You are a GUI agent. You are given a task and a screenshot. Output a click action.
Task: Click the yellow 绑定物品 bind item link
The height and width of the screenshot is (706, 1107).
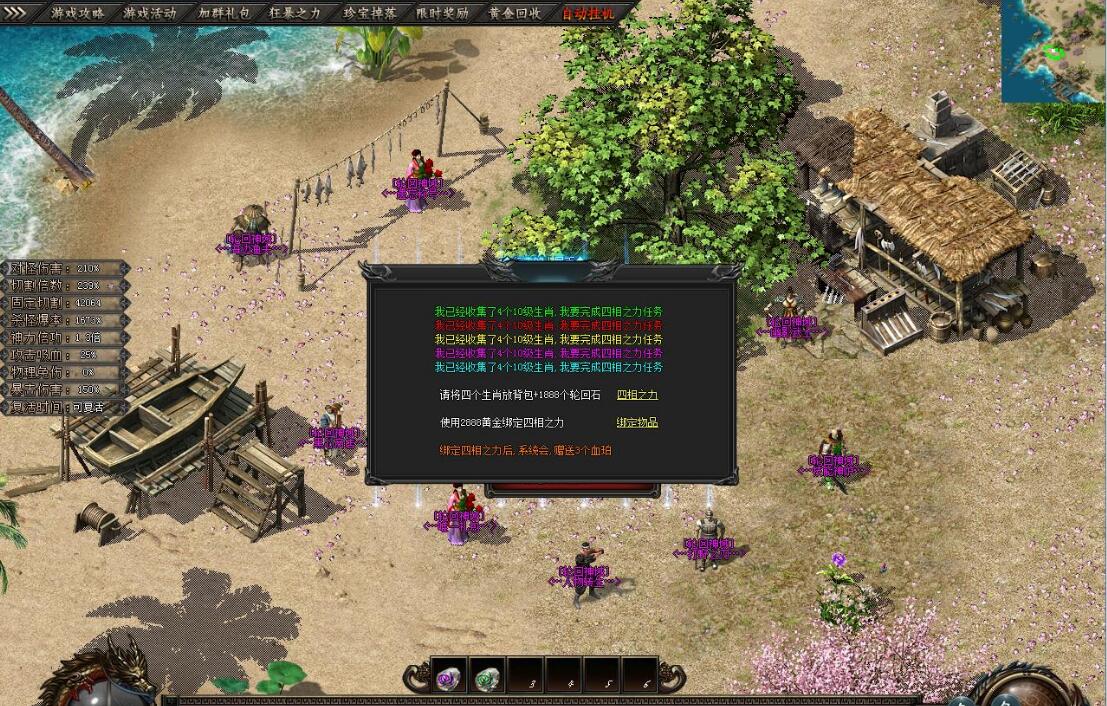click(637, 423)
